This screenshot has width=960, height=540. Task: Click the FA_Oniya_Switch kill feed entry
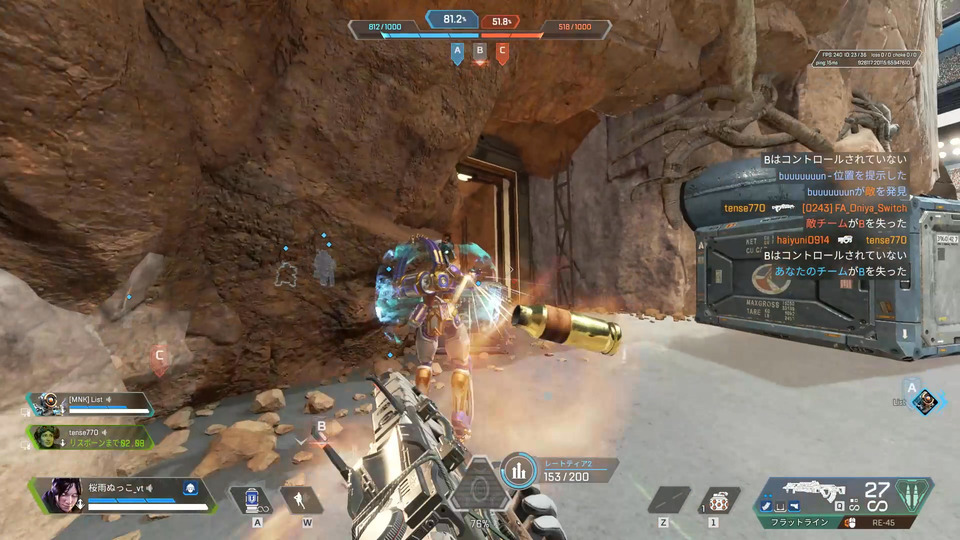pyautogui.click(x=853, y=208)
